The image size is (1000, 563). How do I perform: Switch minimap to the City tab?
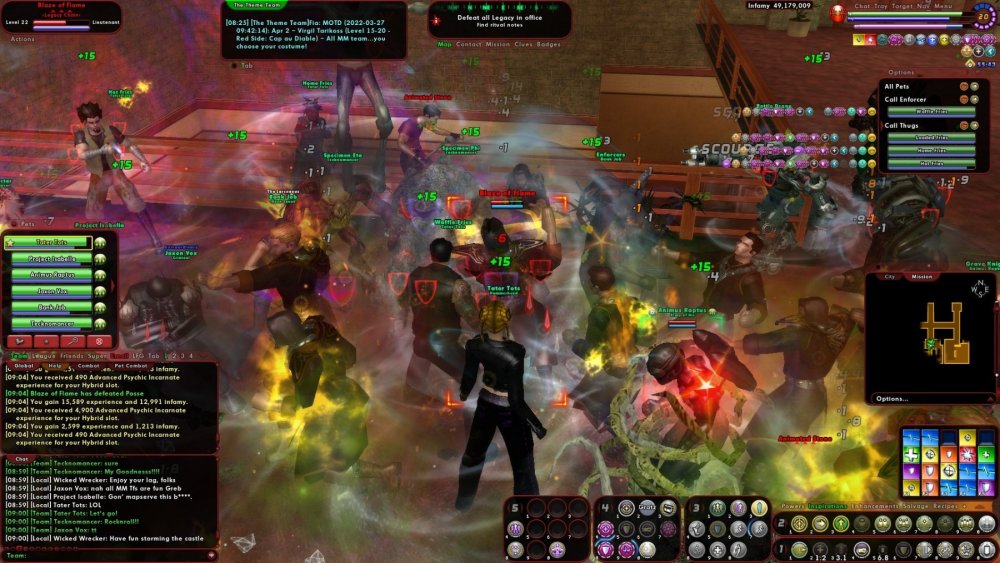point(889,276)
